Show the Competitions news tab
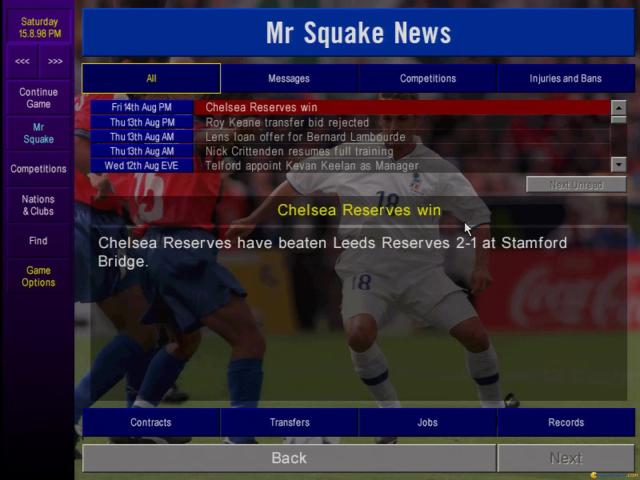 click(x=428, y=78)
